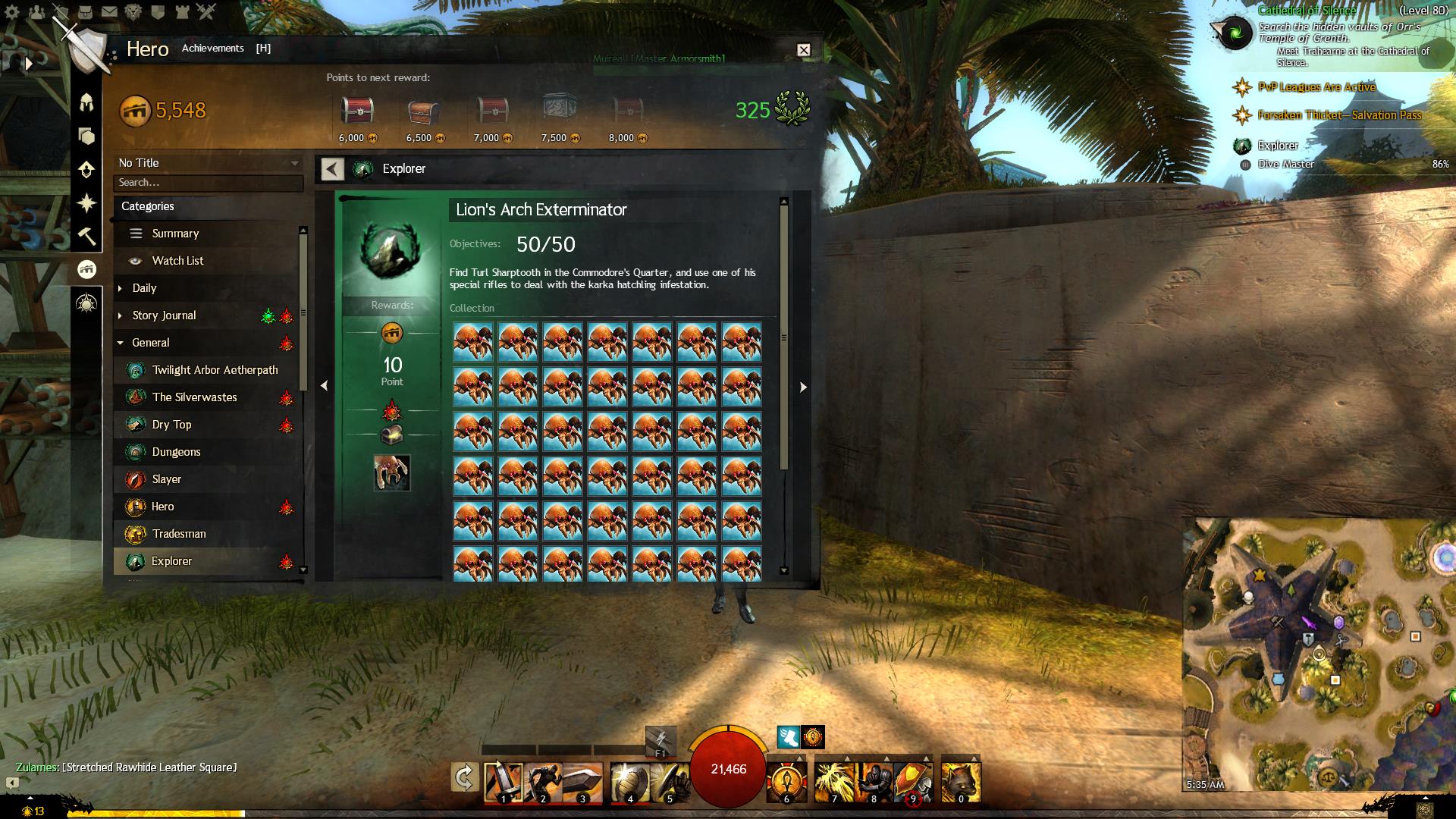
Task: Type in the achievement Search field
Action: click(x=209, y=183)
